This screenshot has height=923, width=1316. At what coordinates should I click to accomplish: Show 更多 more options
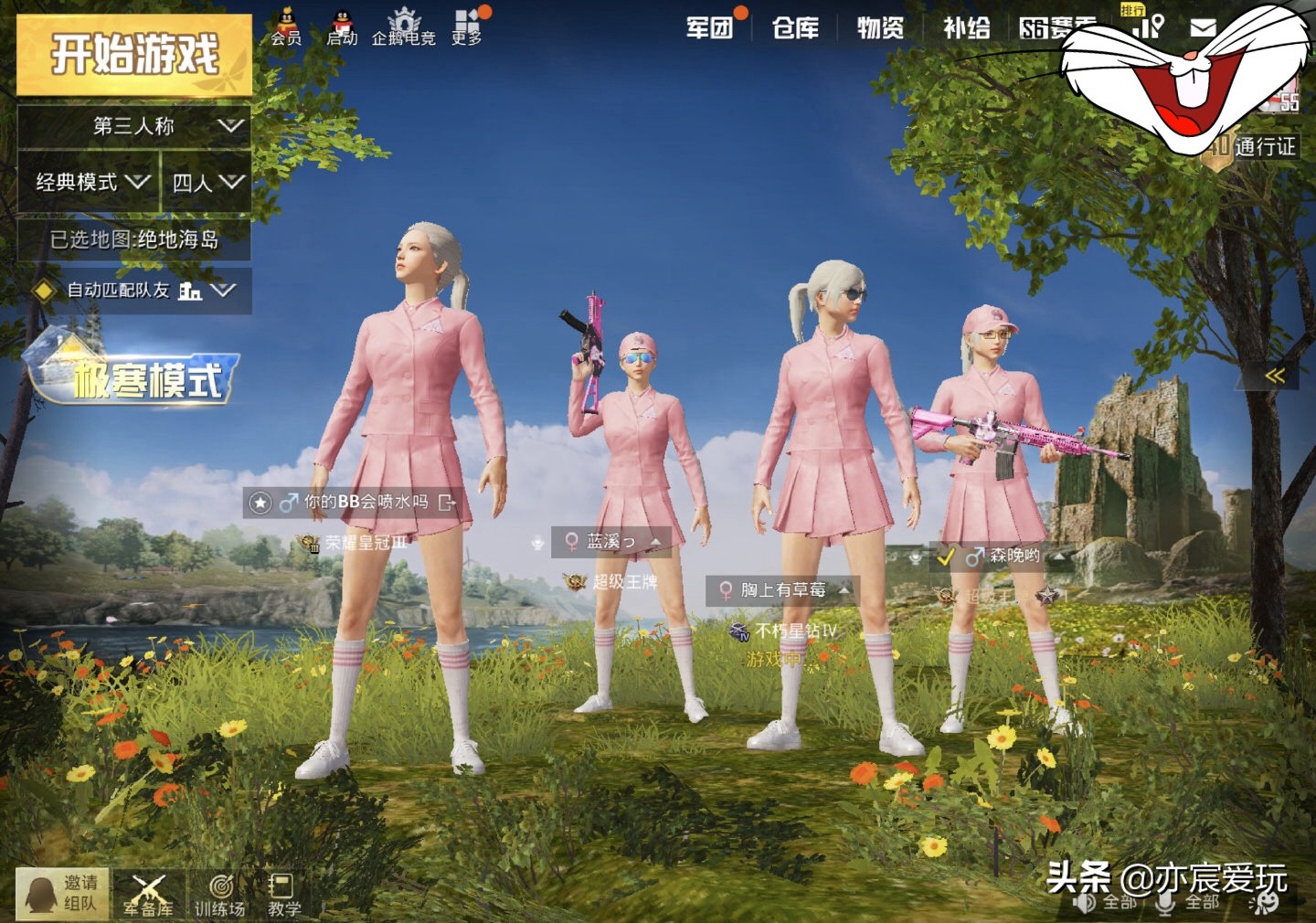[x=467, y=27]
